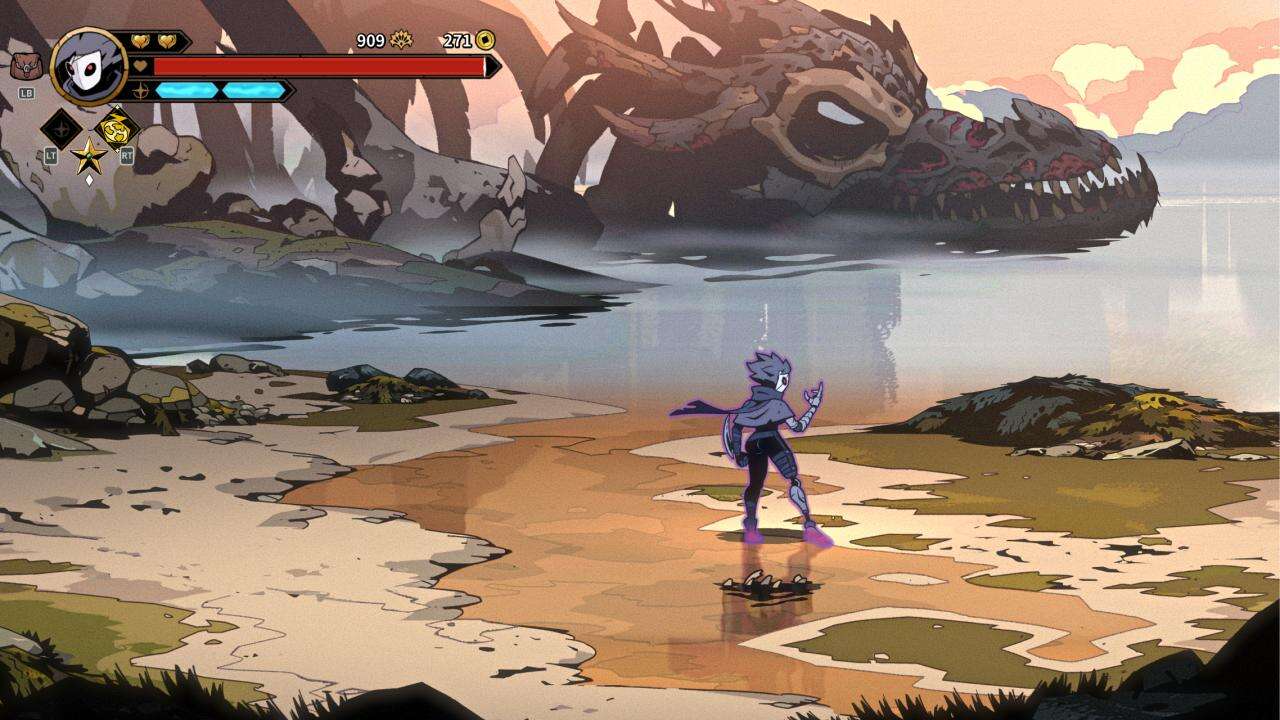
Task: Activate the golden lightning fist skill
Action: [x=116, y=128]
